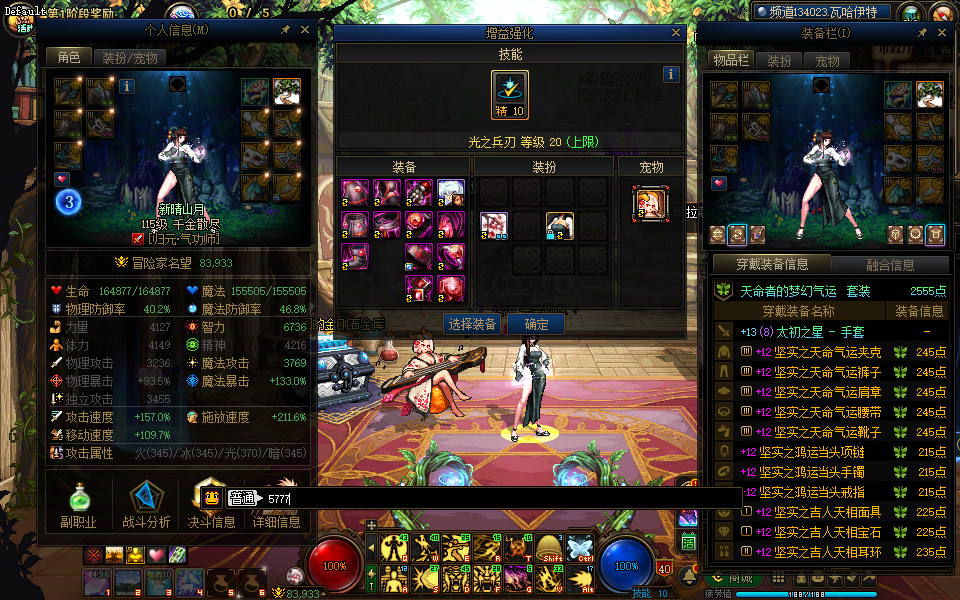
Task: Select the pet slot in buff enhancement
Action: click(650, 203)
